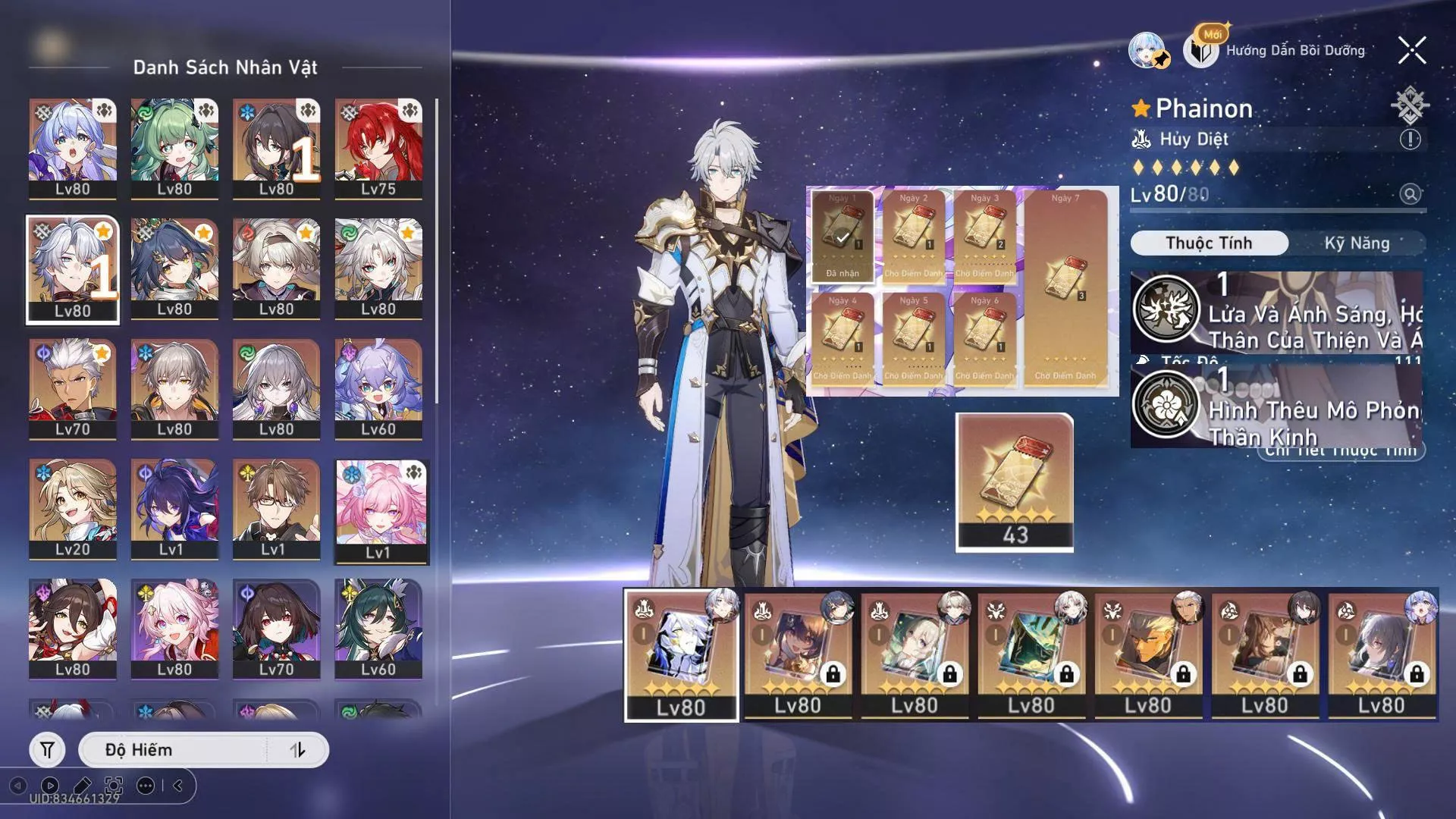
Task: Open the golden ticket item showing 43
Action: pyautogui.click(x=1015, y=482)
